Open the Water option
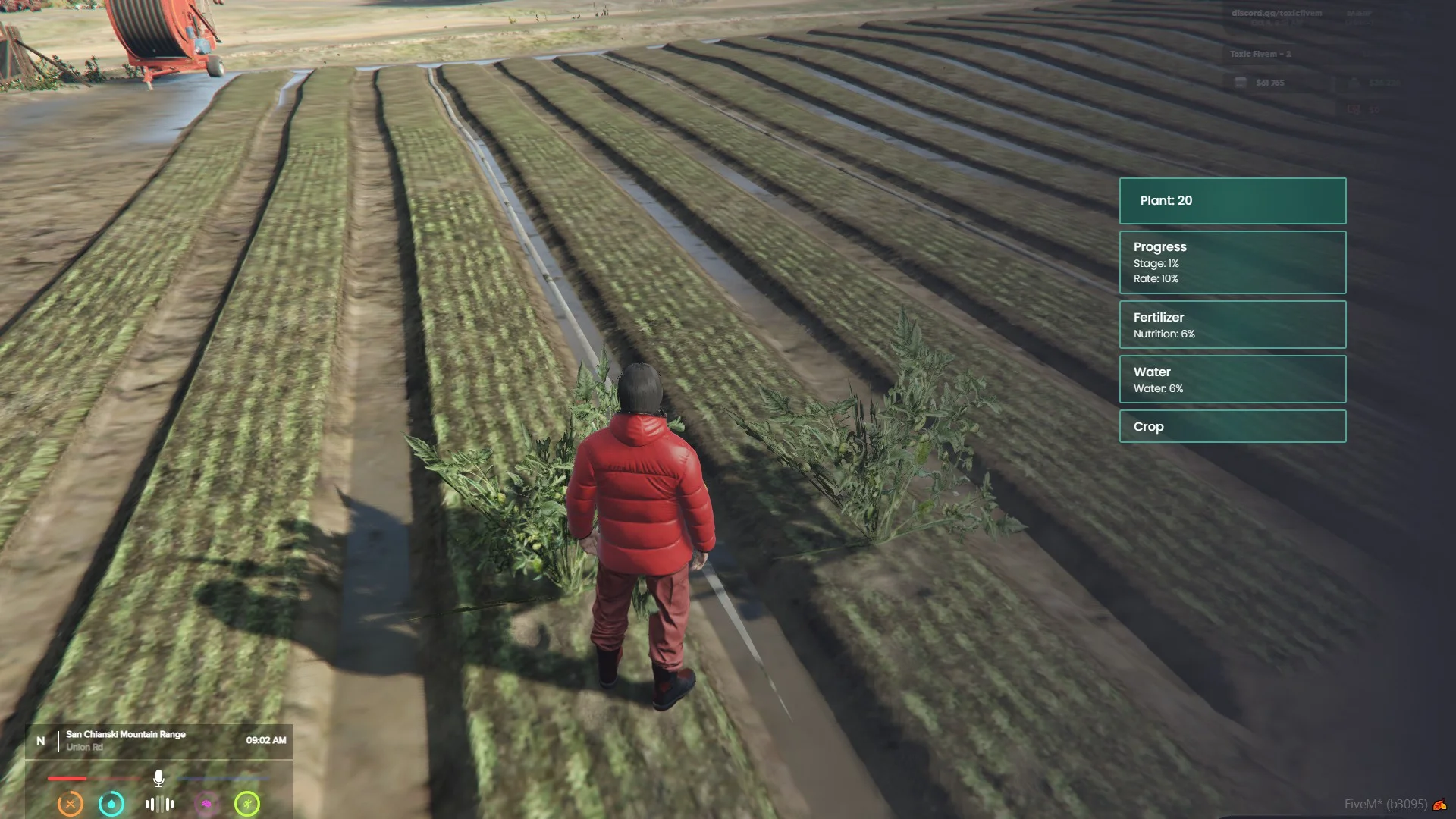Image resolution: width=1456 pixels, height=819 pixels. tap(1232, 379)
